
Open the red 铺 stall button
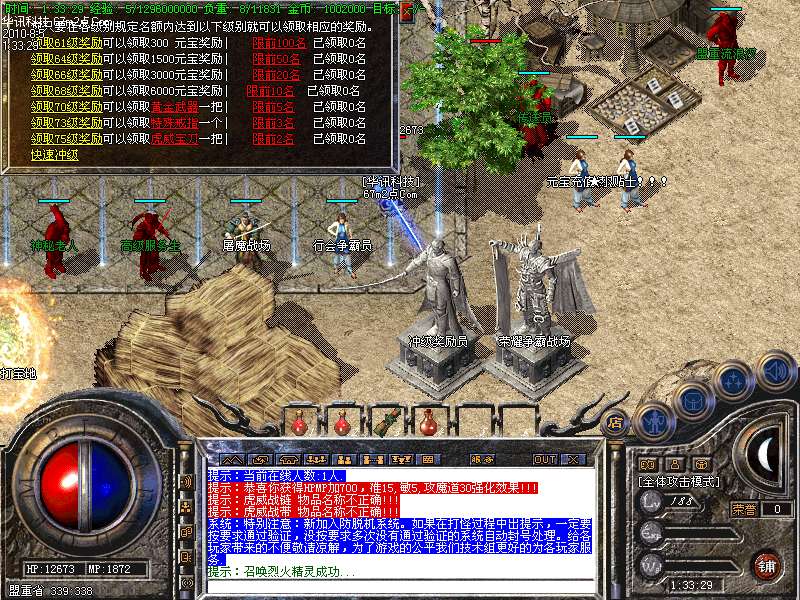pyautogui.click(x=767, y=565)
